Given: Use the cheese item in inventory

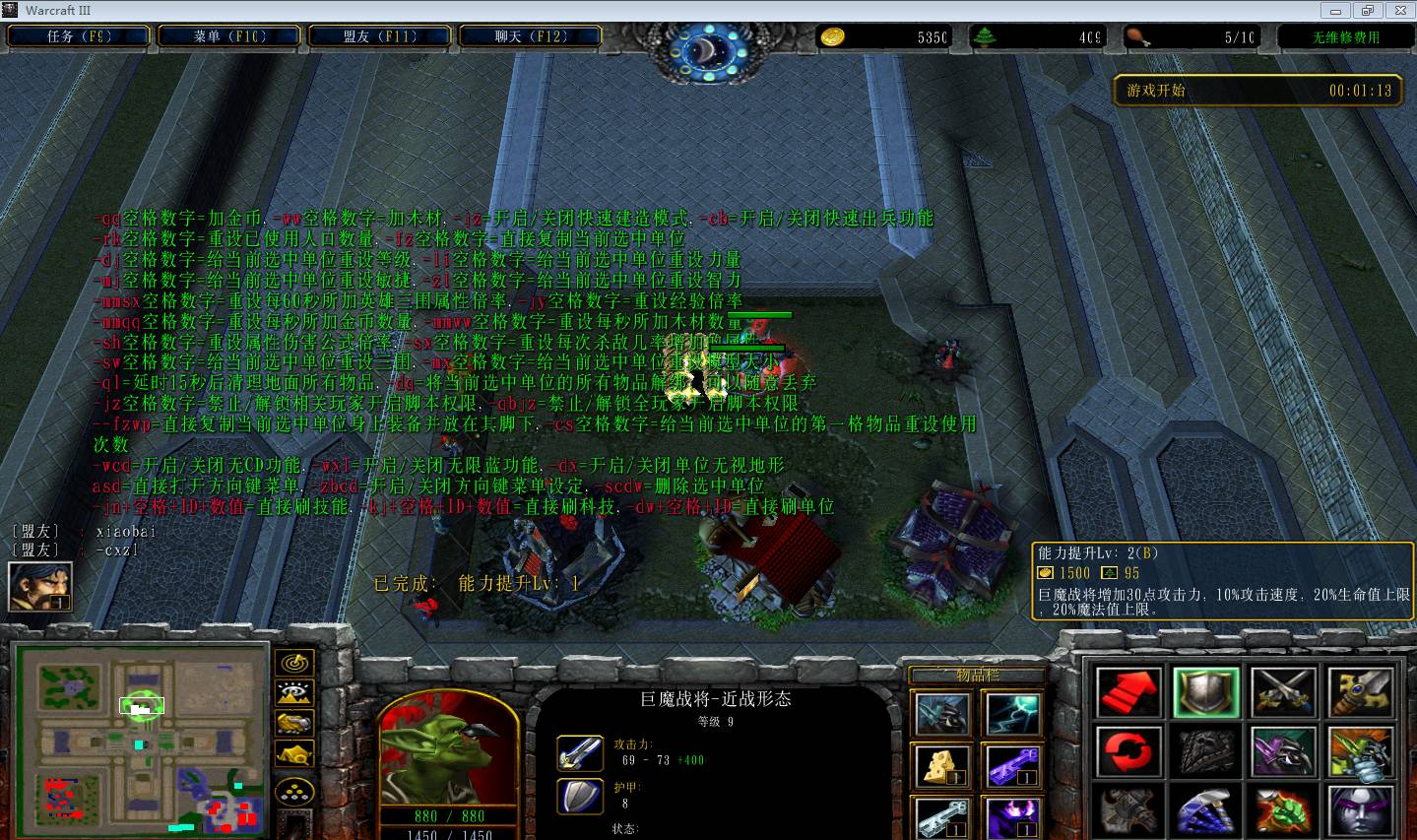Looking at the screenshot, I should pos(942,765).
